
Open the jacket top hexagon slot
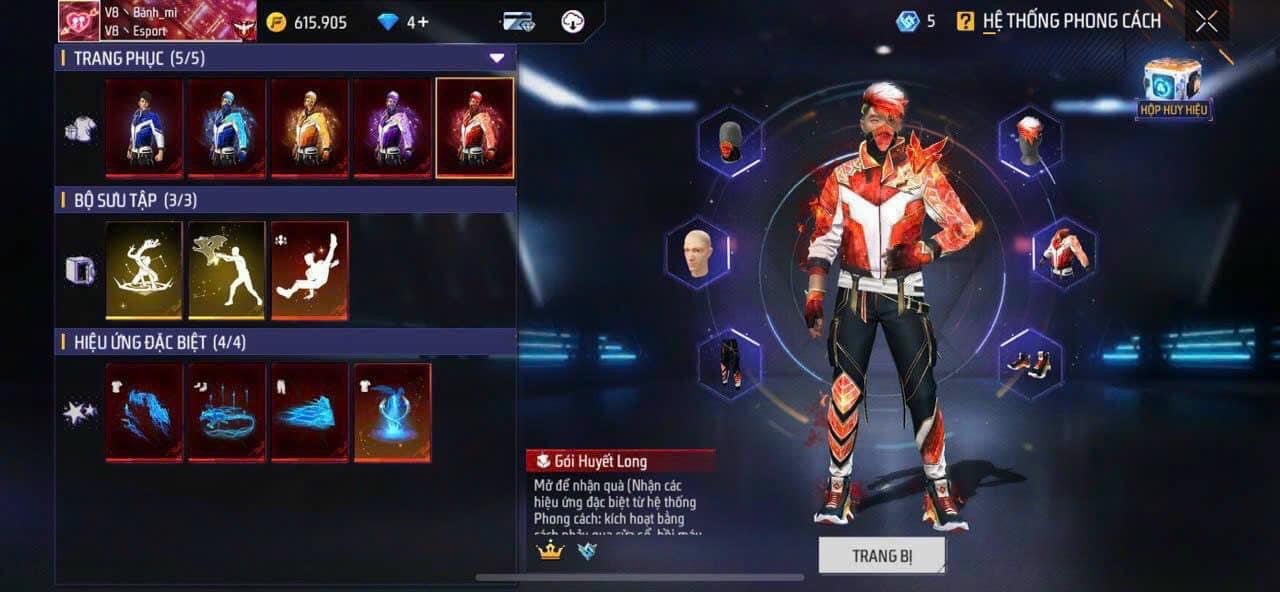click(1064, 252)
